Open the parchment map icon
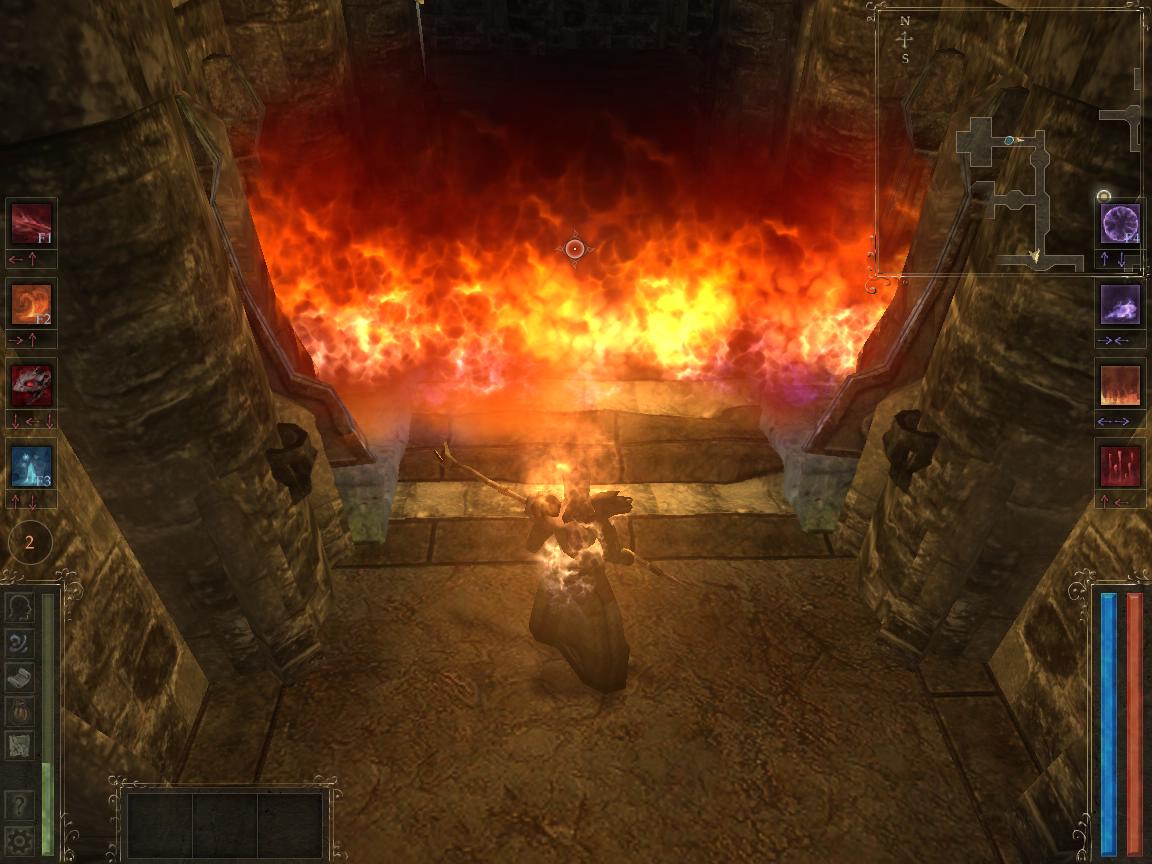1152x864 pixels. click(20, 745)
